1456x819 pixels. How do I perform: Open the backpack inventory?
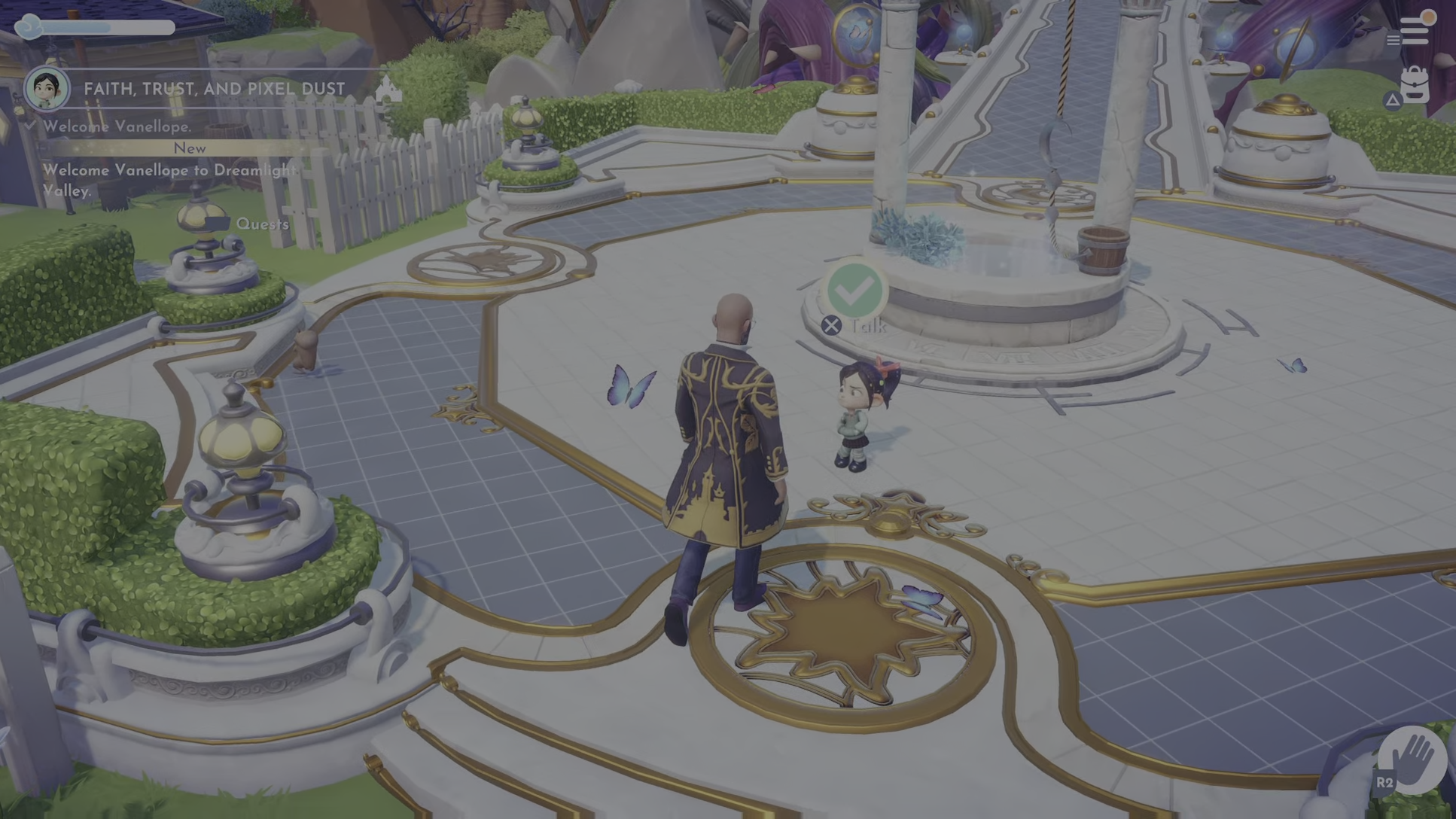(x=1414, y=84)
